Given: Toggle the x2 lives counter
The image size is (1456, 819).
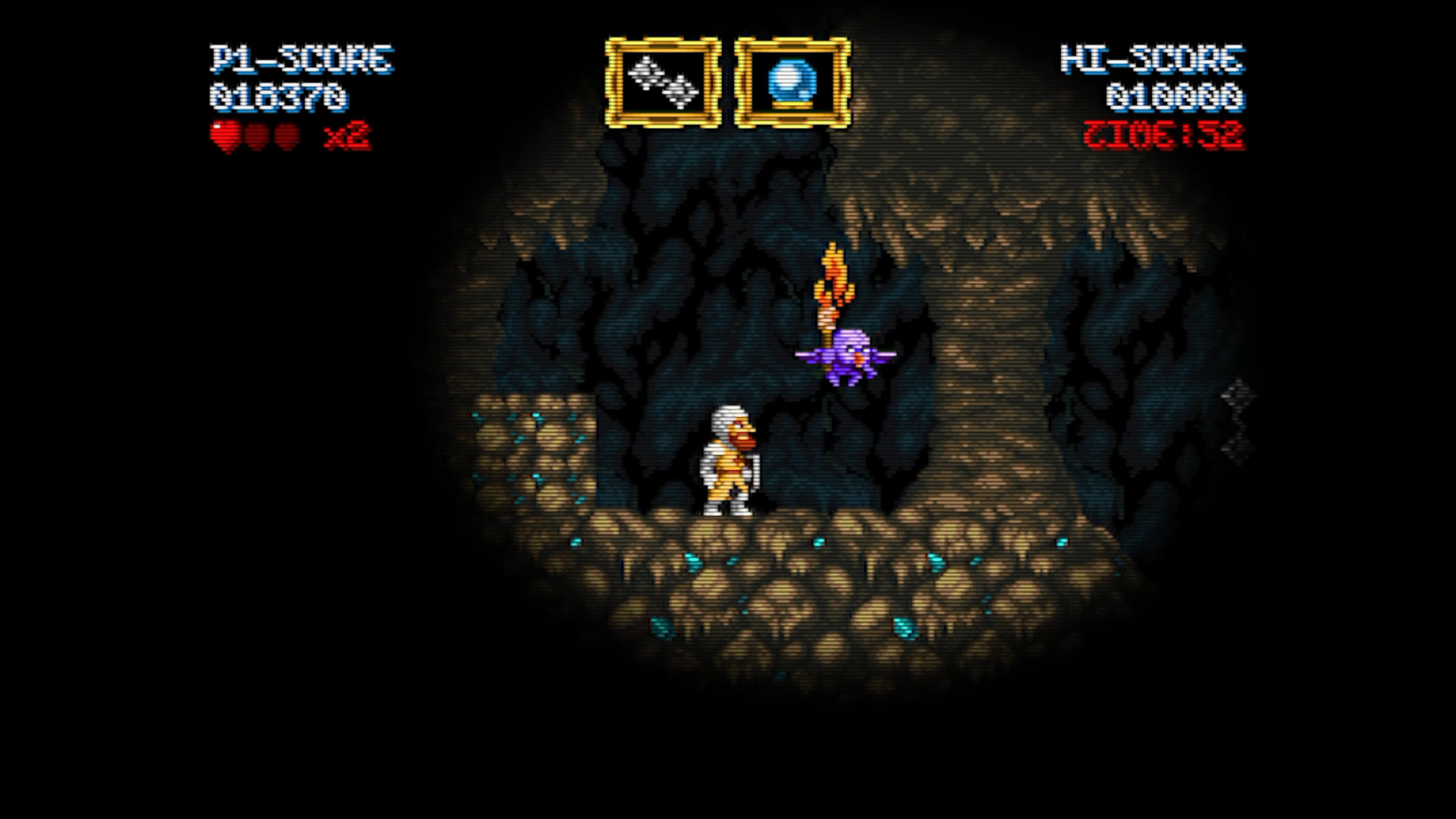Looking at the screenshot, I should (353, 135).
